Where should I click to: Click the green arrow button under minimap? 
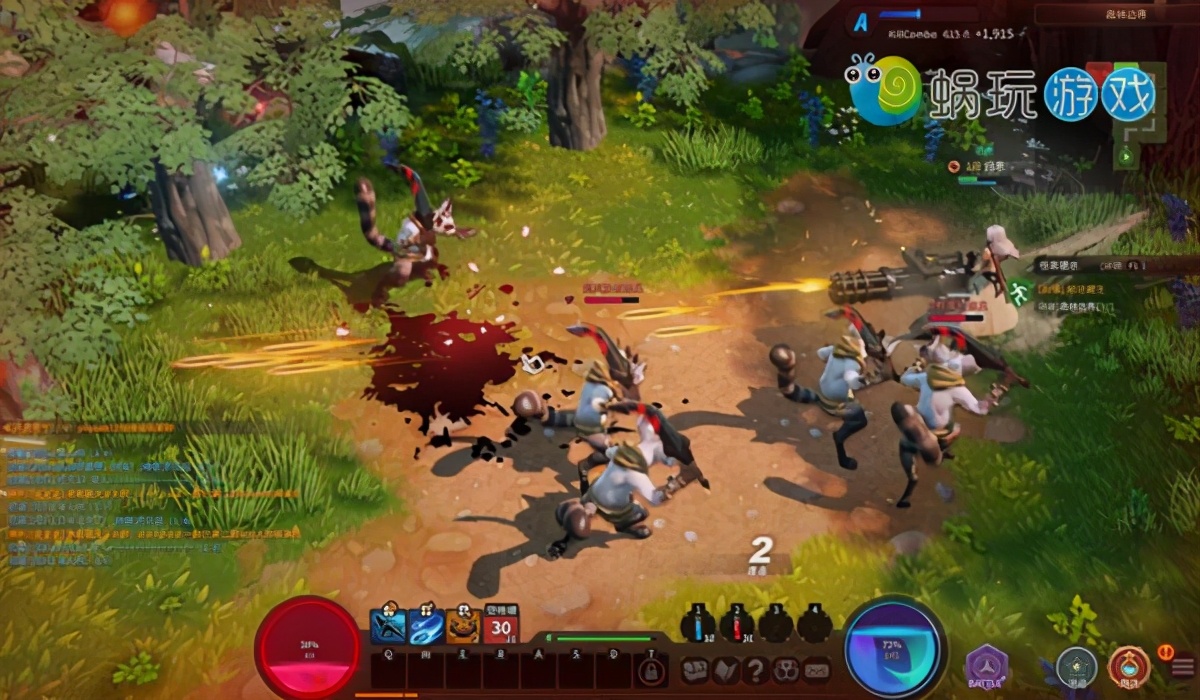click(x=1127, y=156)
